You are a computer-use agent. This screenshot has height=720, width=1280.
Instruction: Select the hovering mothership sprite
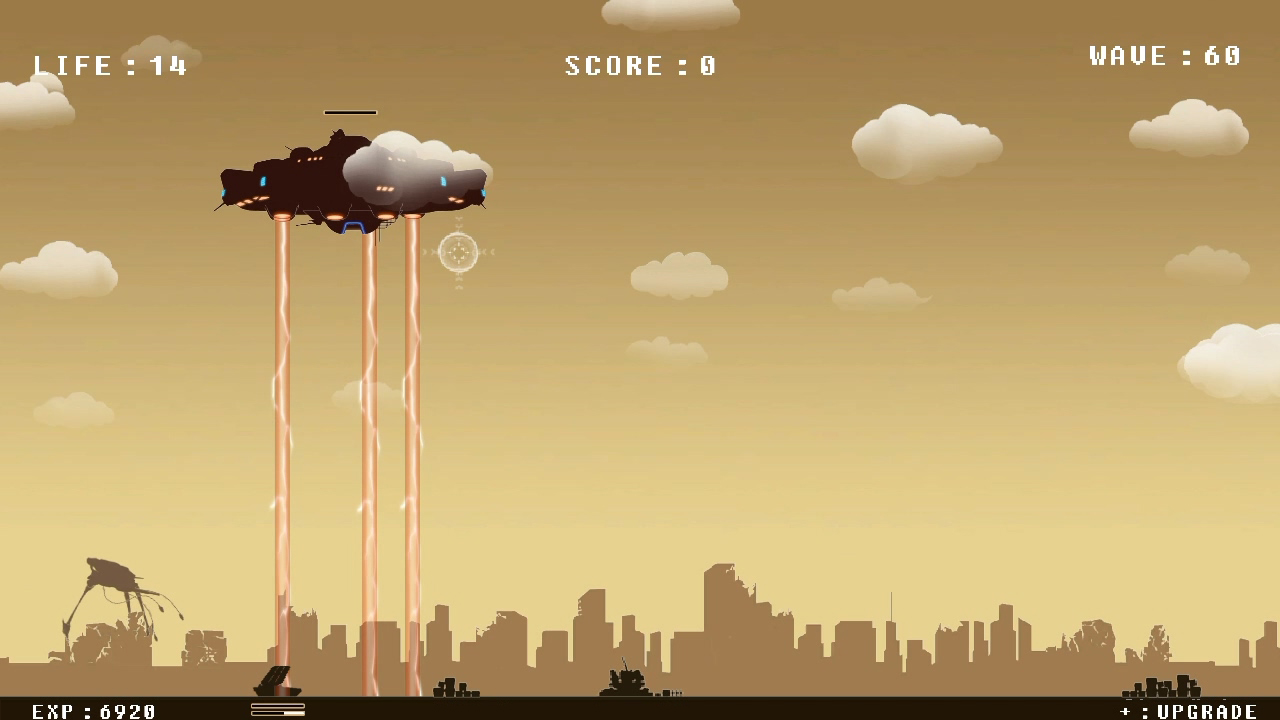(350, 180)
